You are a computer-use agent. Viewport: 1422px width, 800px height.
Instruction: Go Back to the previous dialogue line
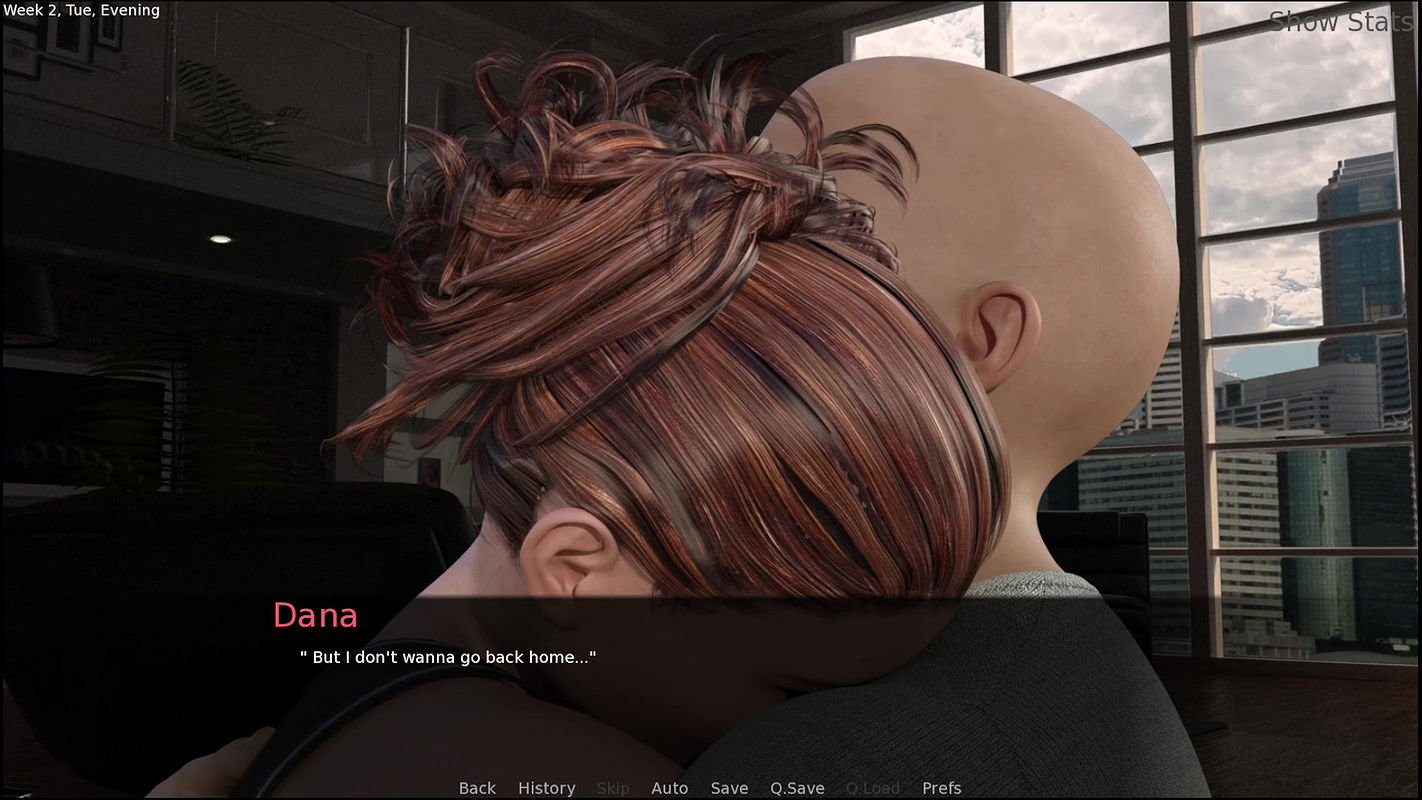point(477,788)
